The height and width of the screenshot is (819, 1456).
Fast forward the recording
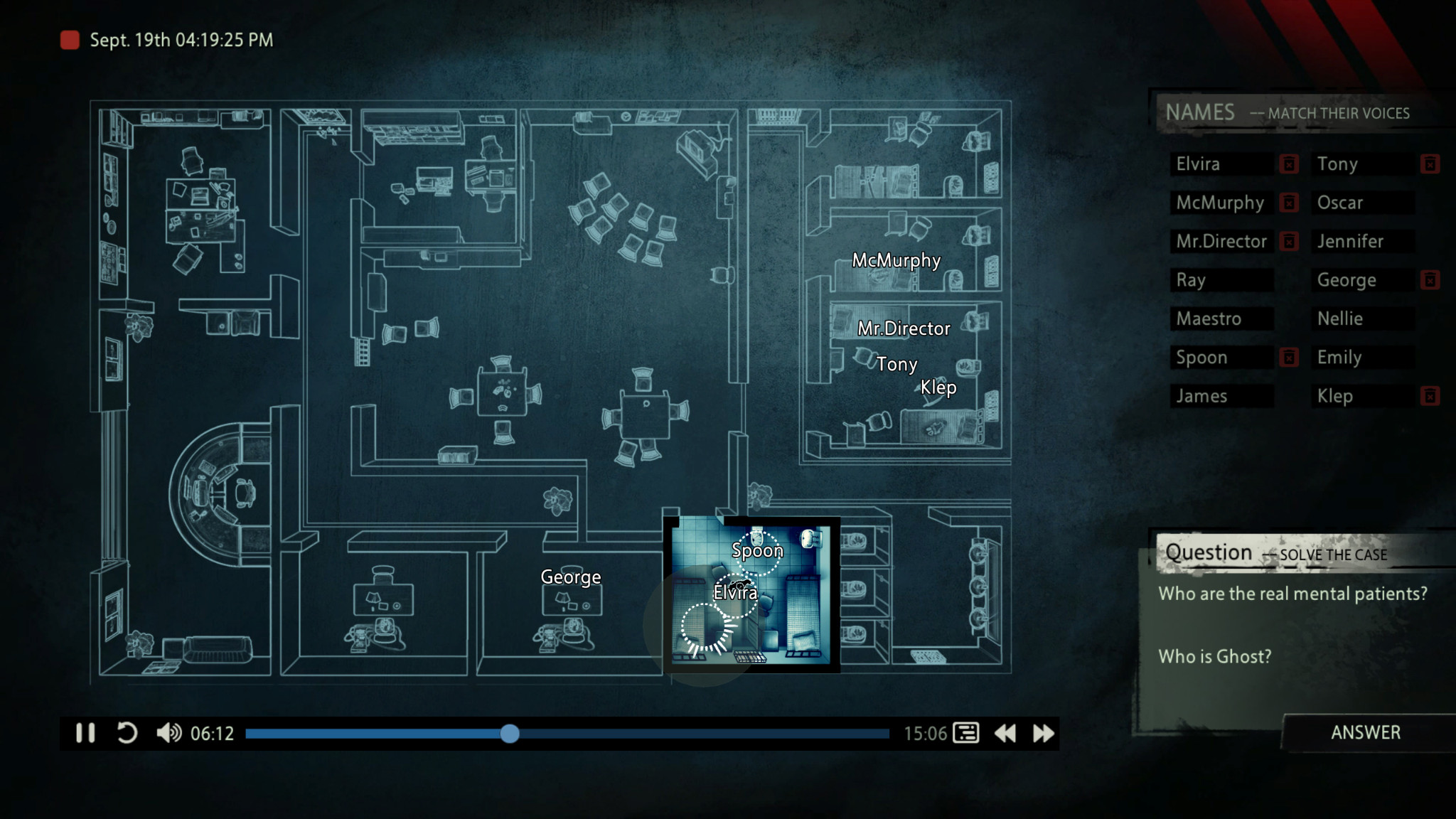tap(1043, 733)
